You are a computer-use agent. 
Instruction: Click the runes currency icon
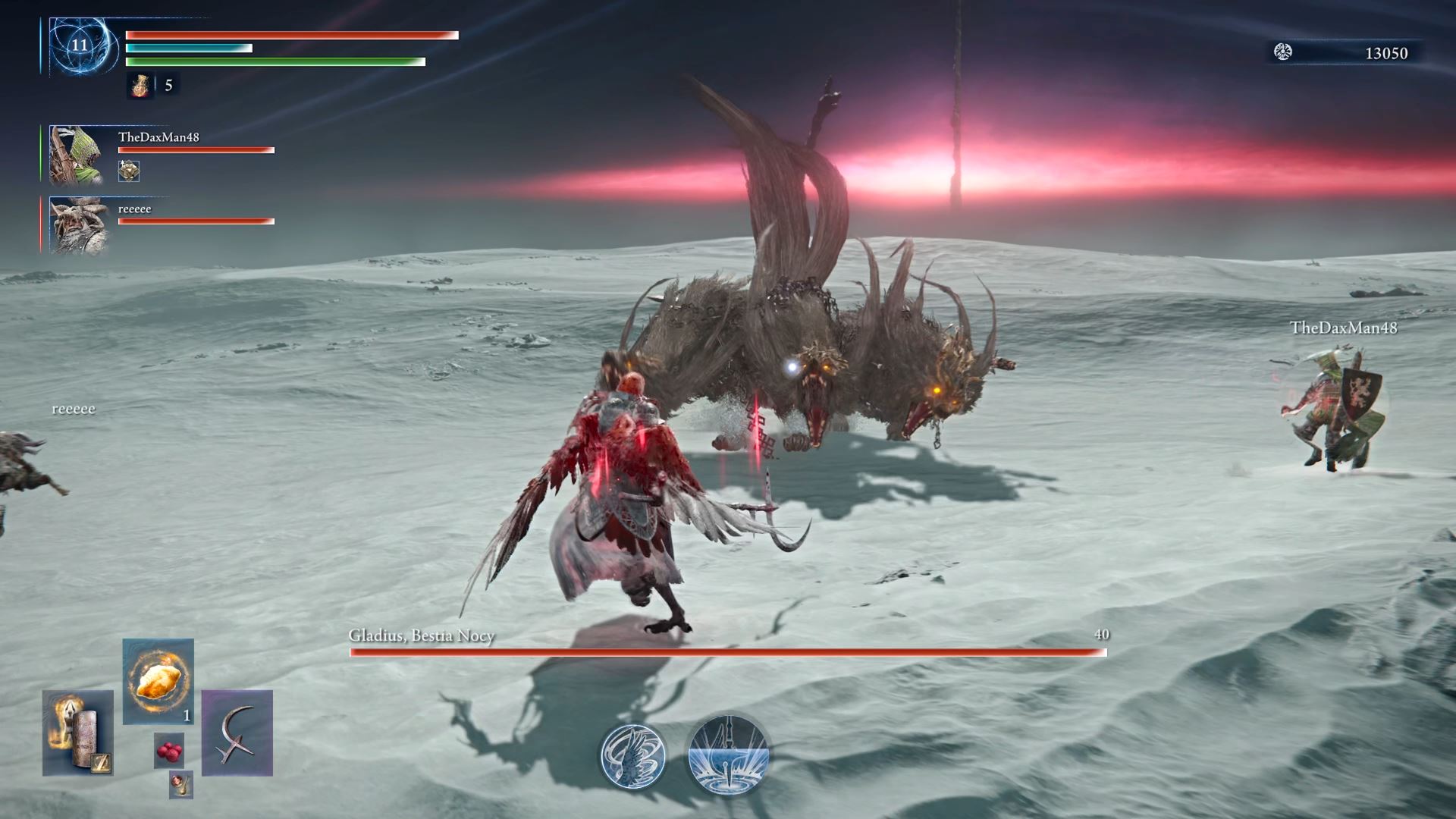coord(1283,52)
